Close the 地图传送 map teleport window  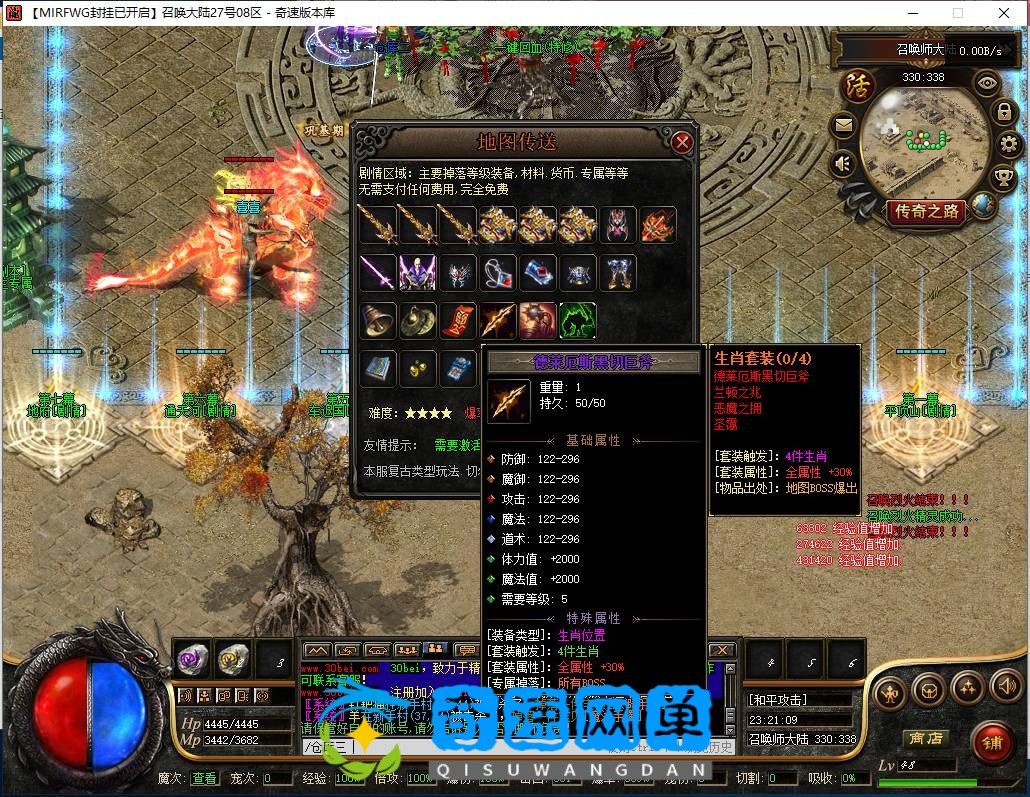(x=683, y=142)
